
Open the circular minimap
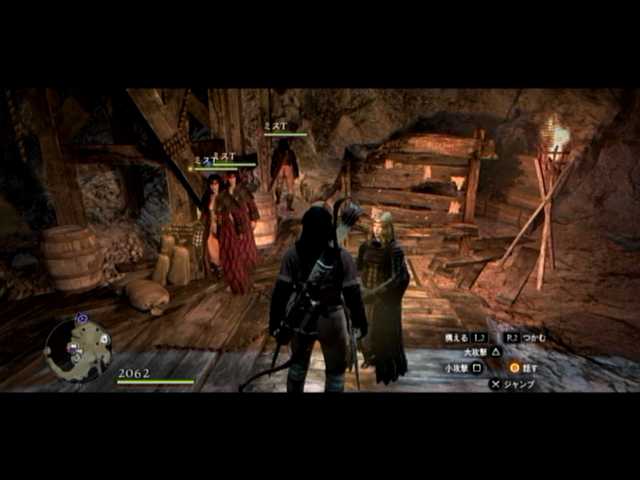[x=78, y=348]
